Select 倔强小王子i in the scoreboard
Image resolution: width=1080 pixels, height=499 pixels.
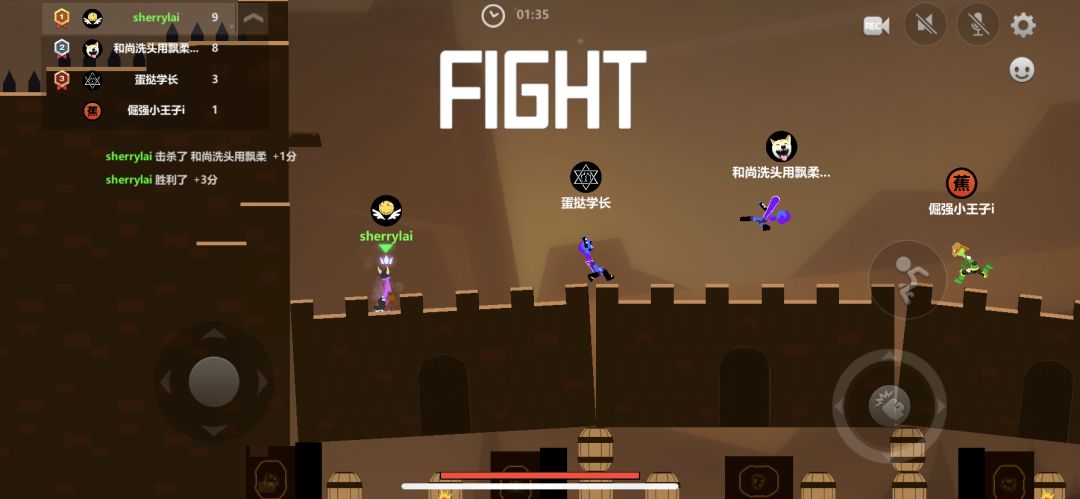point(140,110)
